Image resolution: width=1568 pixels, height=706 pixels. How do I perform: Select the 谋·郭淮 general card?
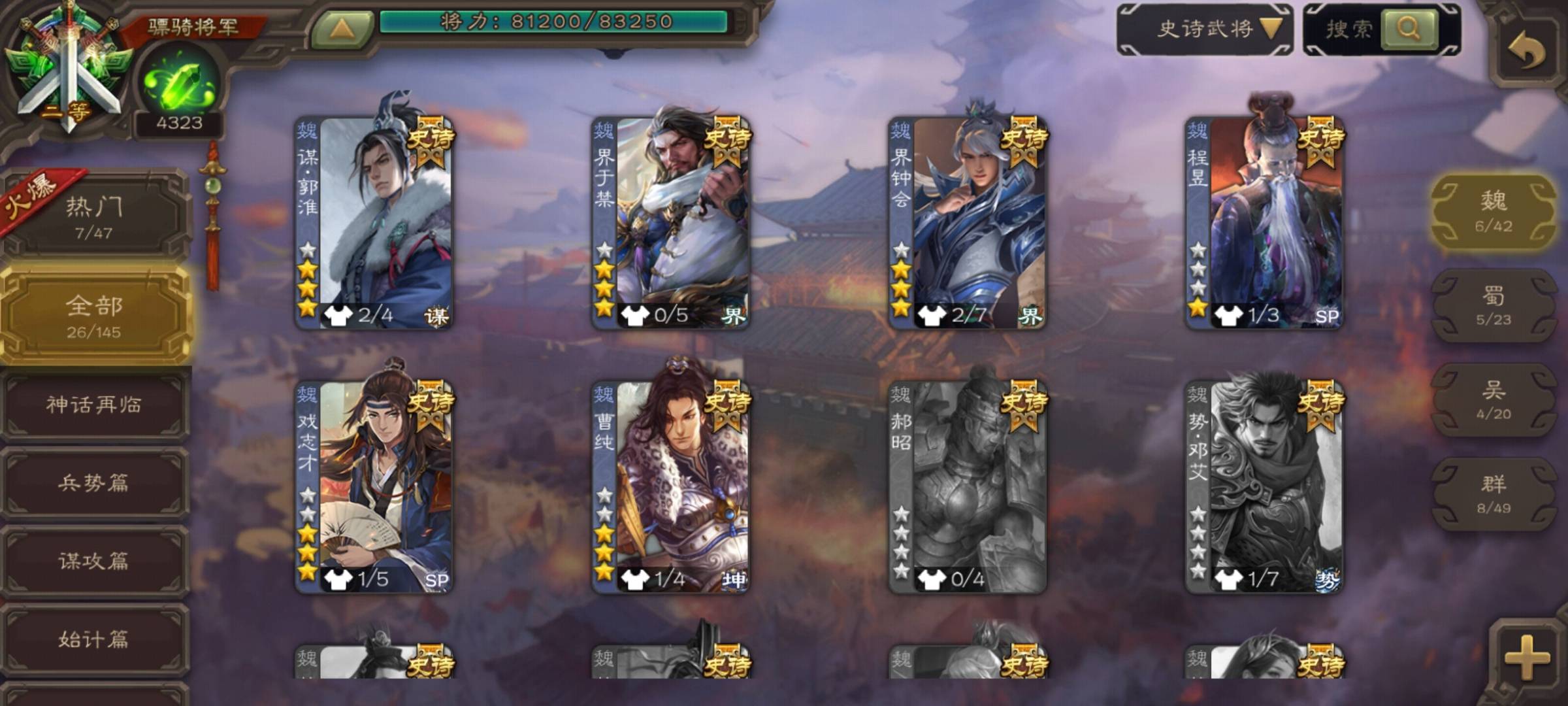click(374, 222)
